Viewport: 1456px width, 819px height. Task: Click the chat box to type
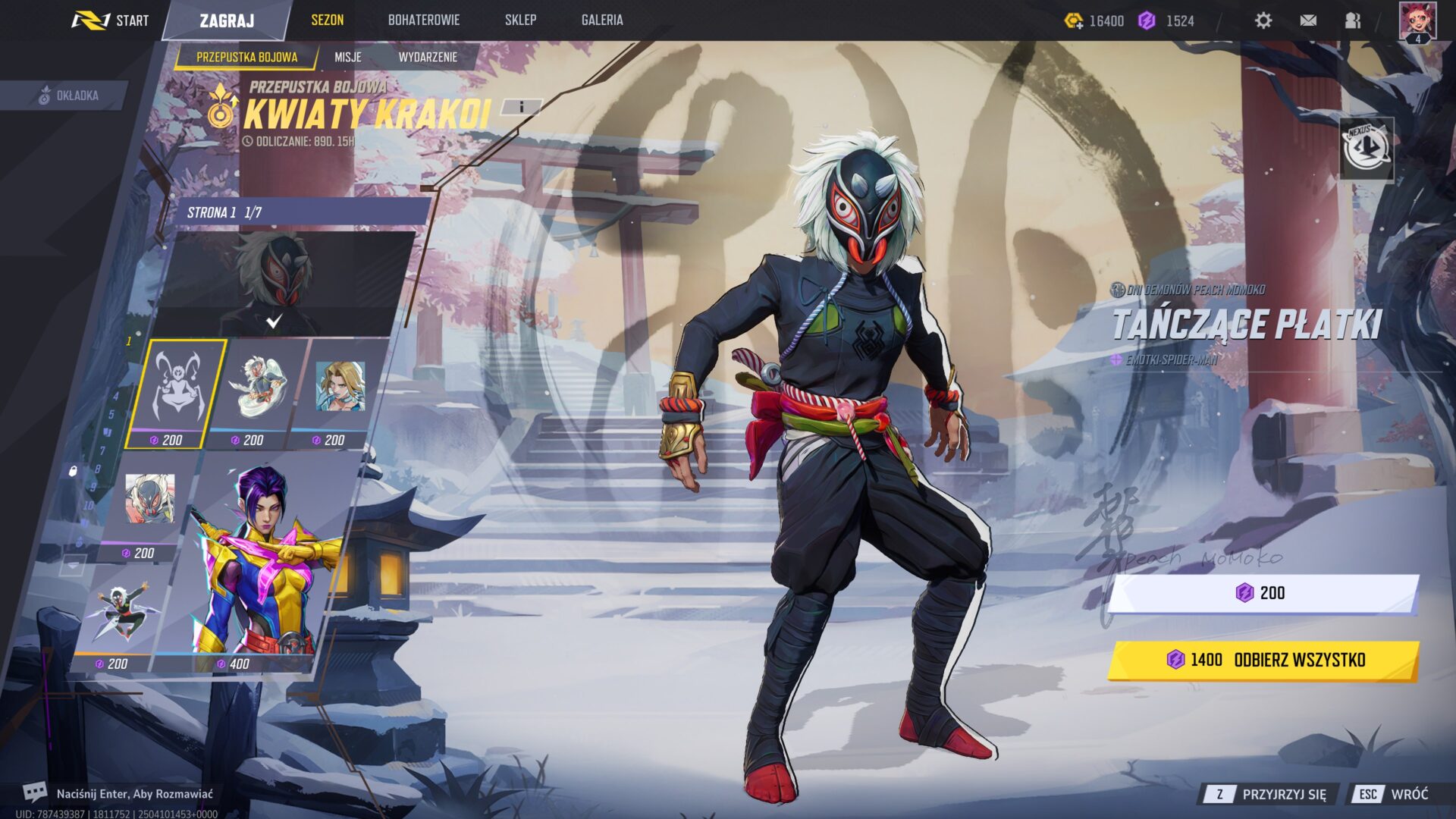pos(134,794)
